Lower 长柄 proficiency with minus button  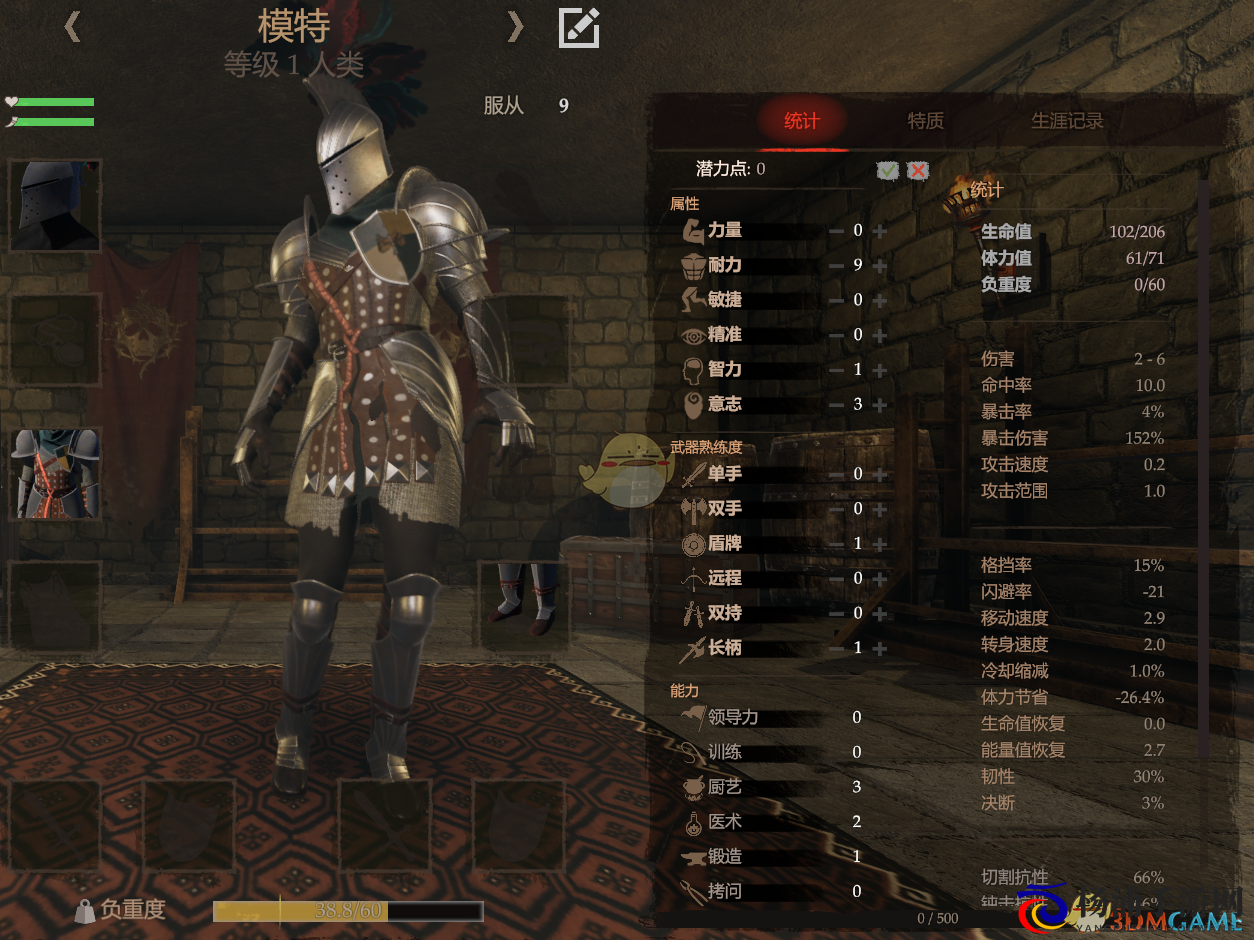[x=836, y=649]
